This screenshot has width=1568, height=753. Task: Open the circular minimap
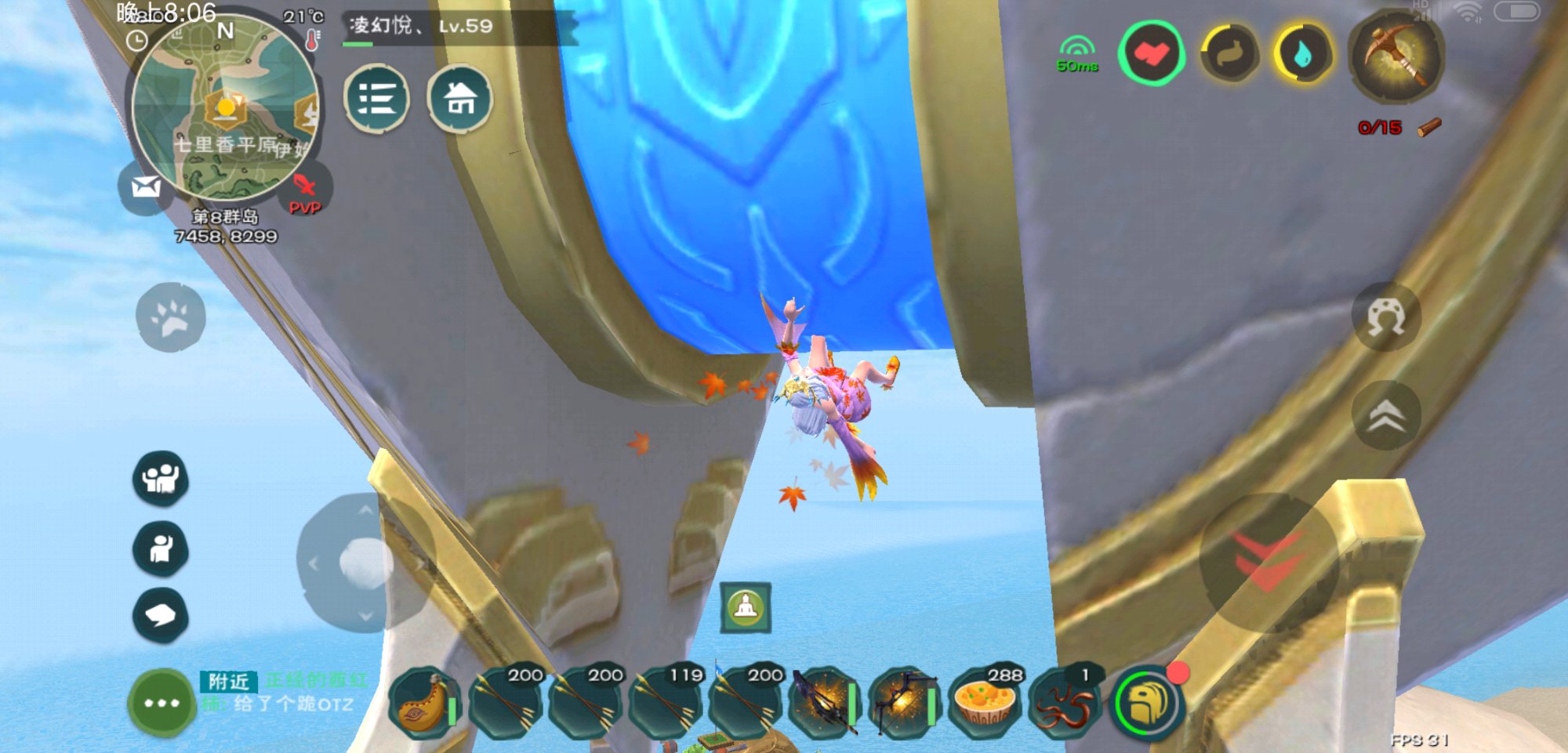225,107
